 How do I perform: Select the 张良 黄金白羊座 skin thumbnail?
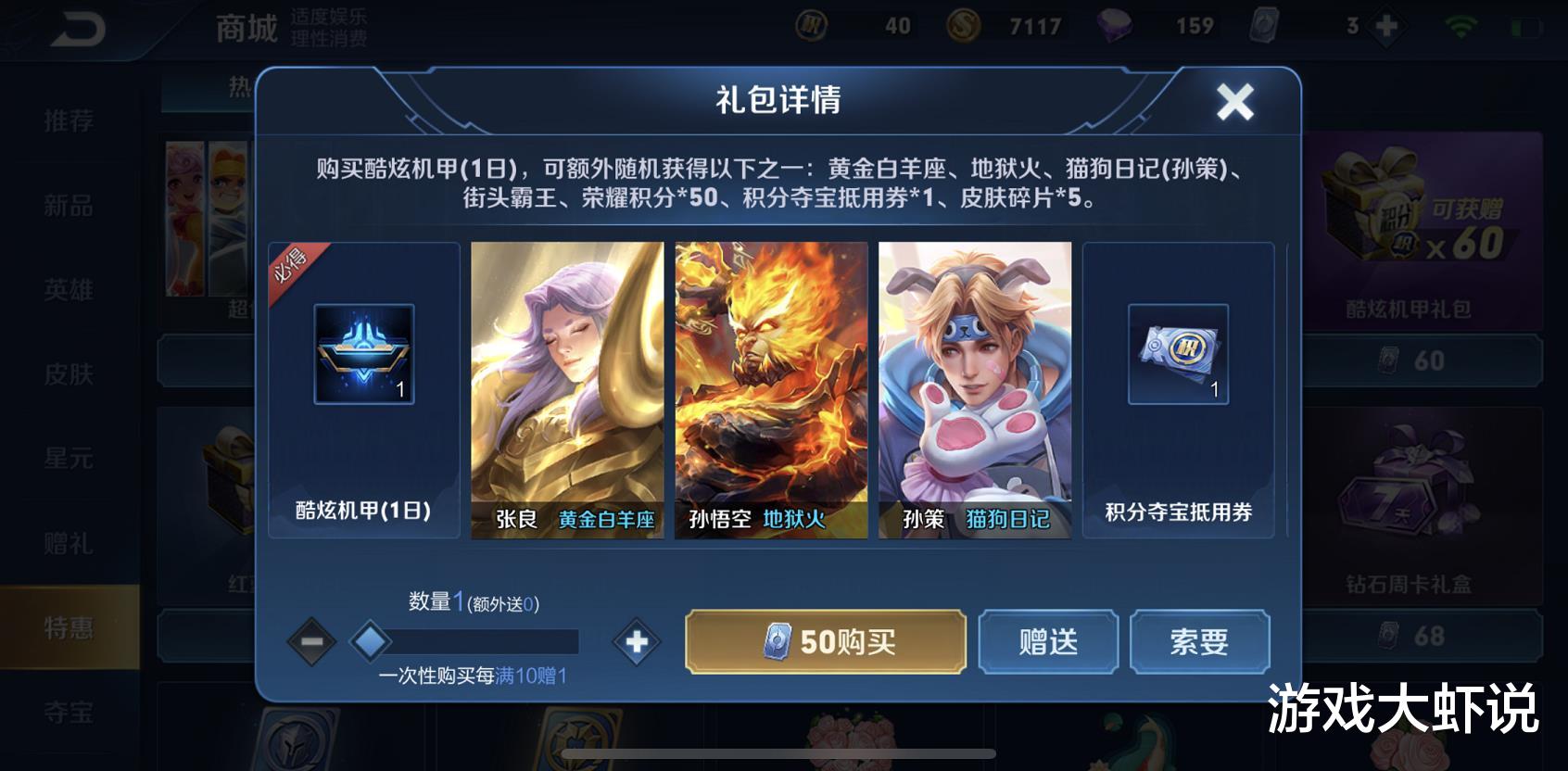tap(567, 389)
